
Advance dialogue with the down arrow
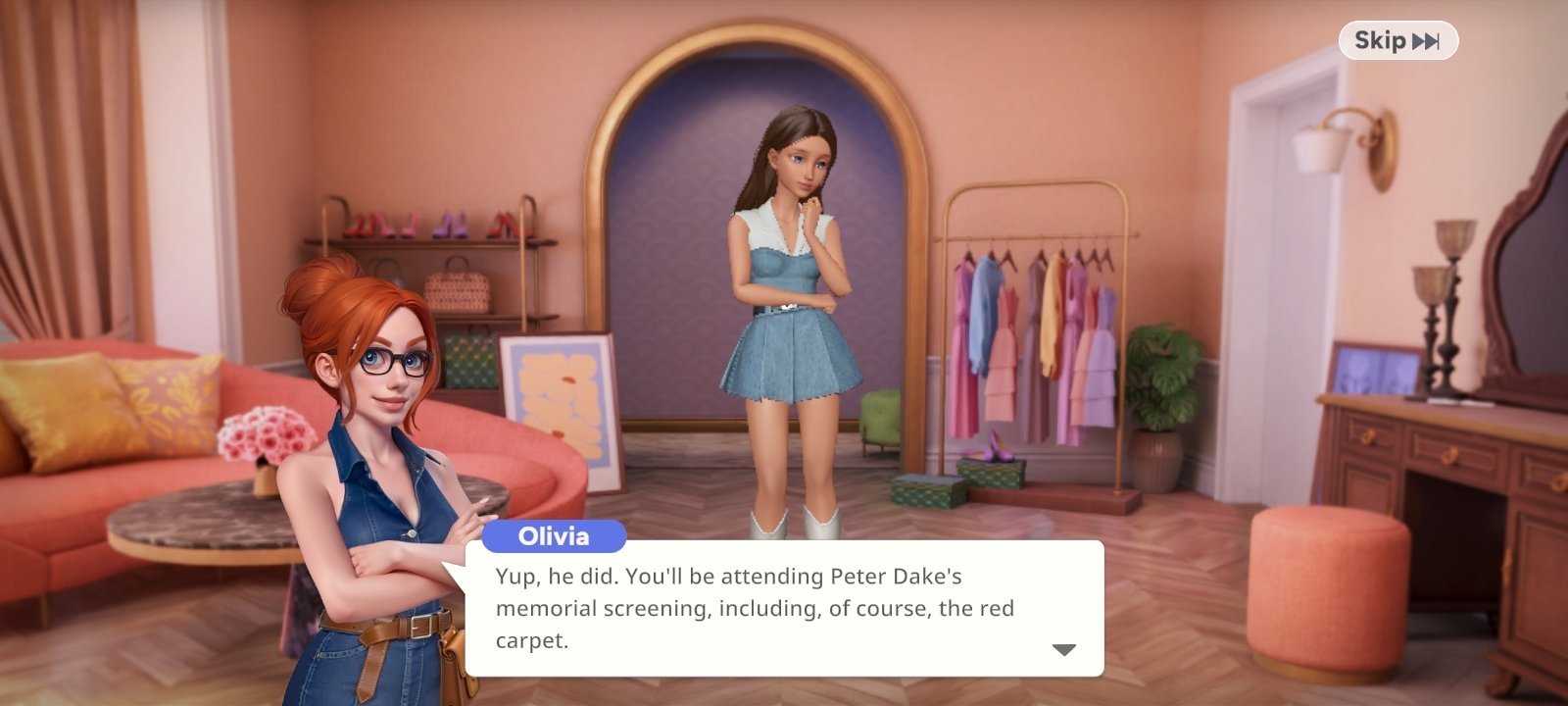click(x=1063, y=649)
